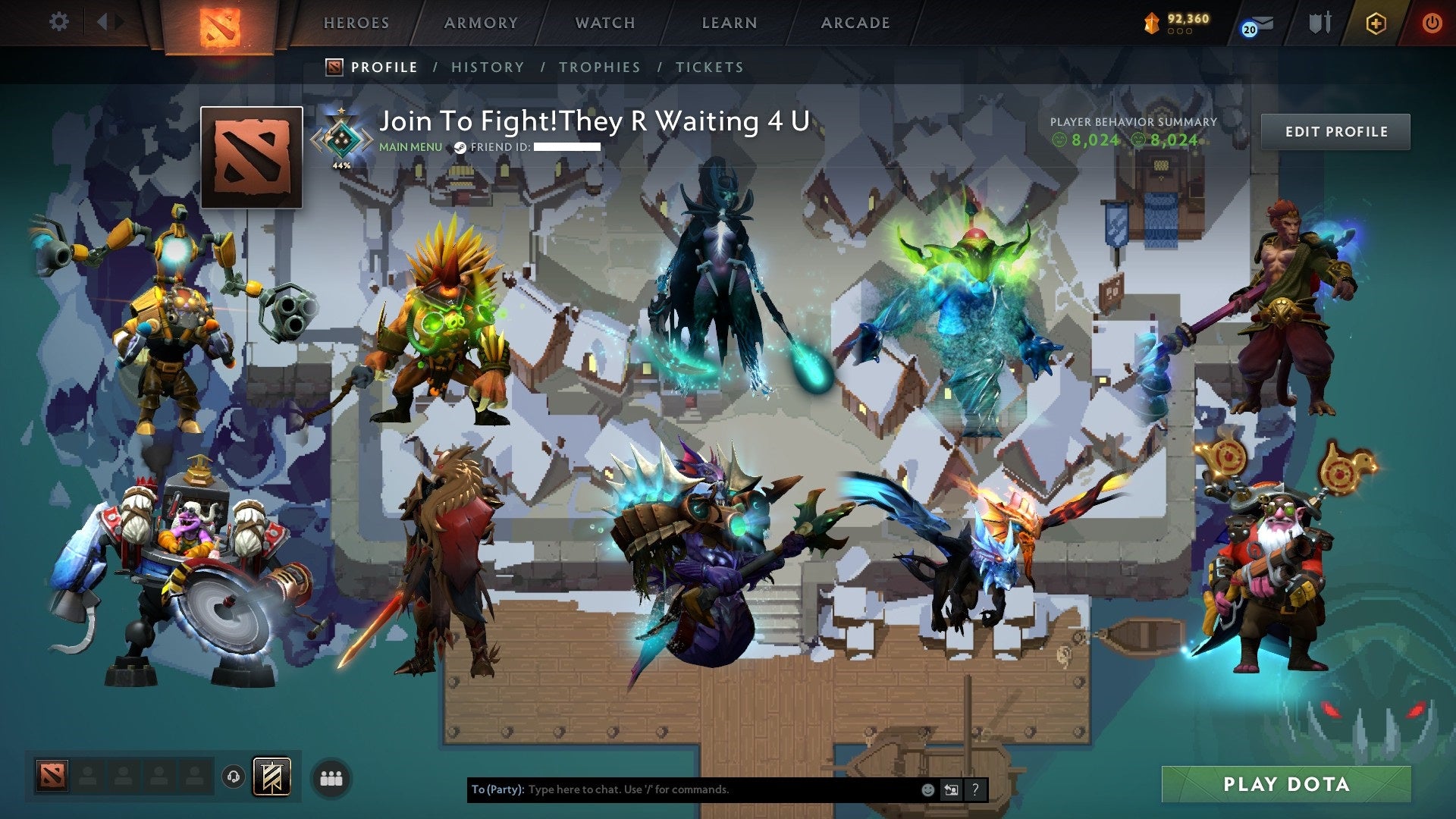
Task: Expand the sidebar with the left arrow chevron
Action: (104, 21)
